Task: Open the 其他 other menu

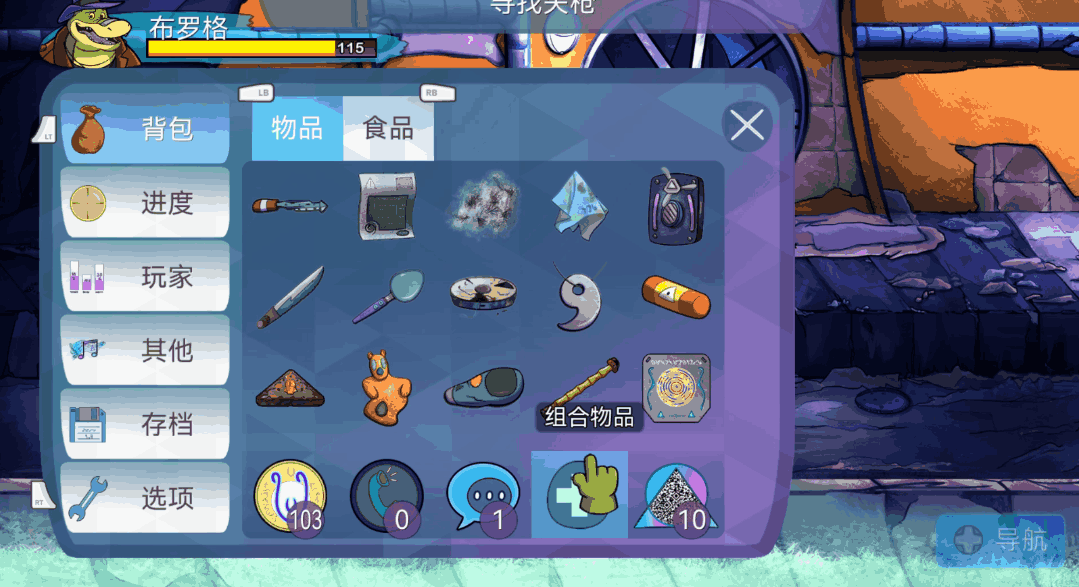Action: click(145, 350)
